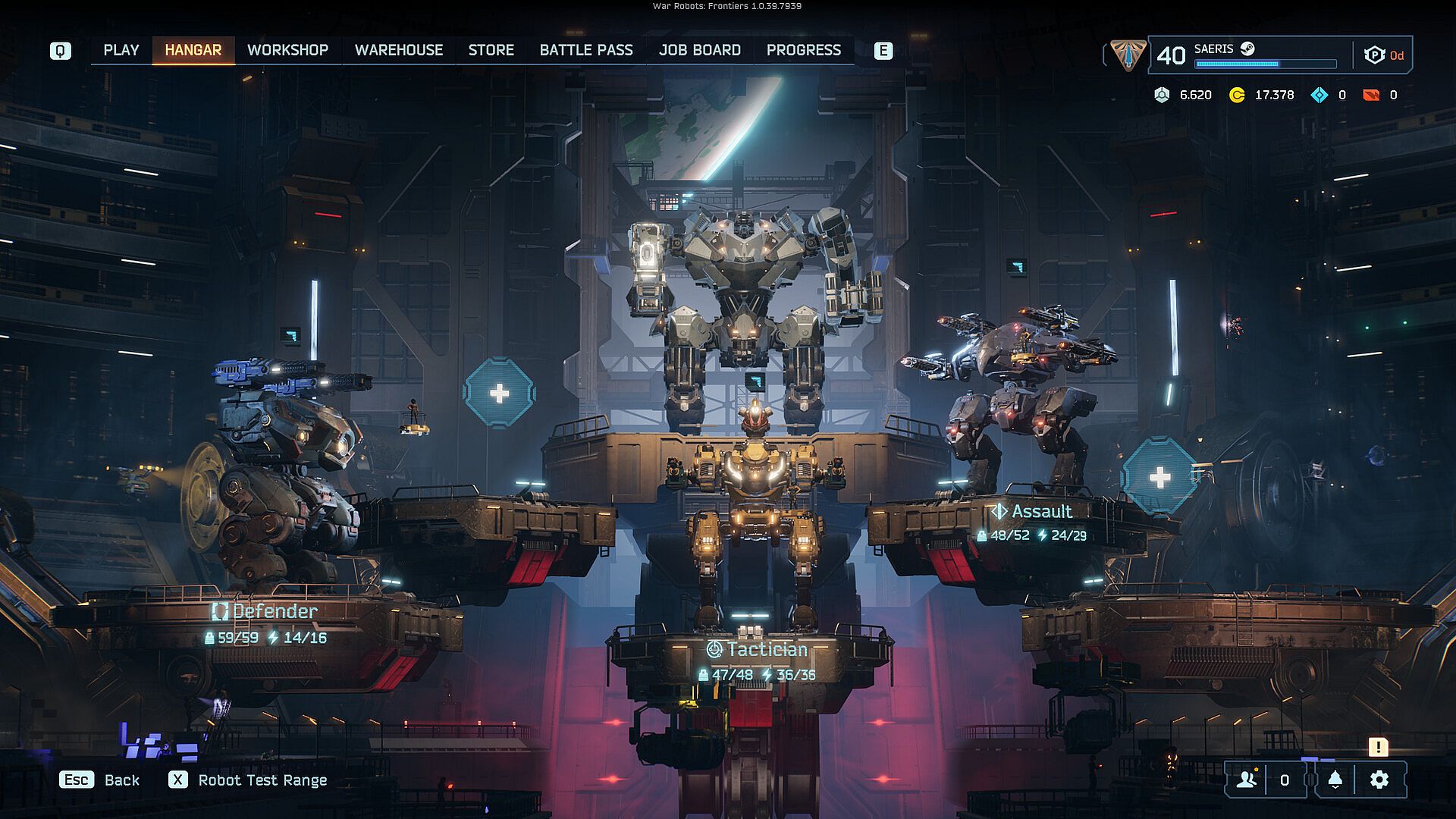This screenshot has height=819, width=1456.
Task: Add a robot to the empty slot beside Defender
Action: coord(499,393)
